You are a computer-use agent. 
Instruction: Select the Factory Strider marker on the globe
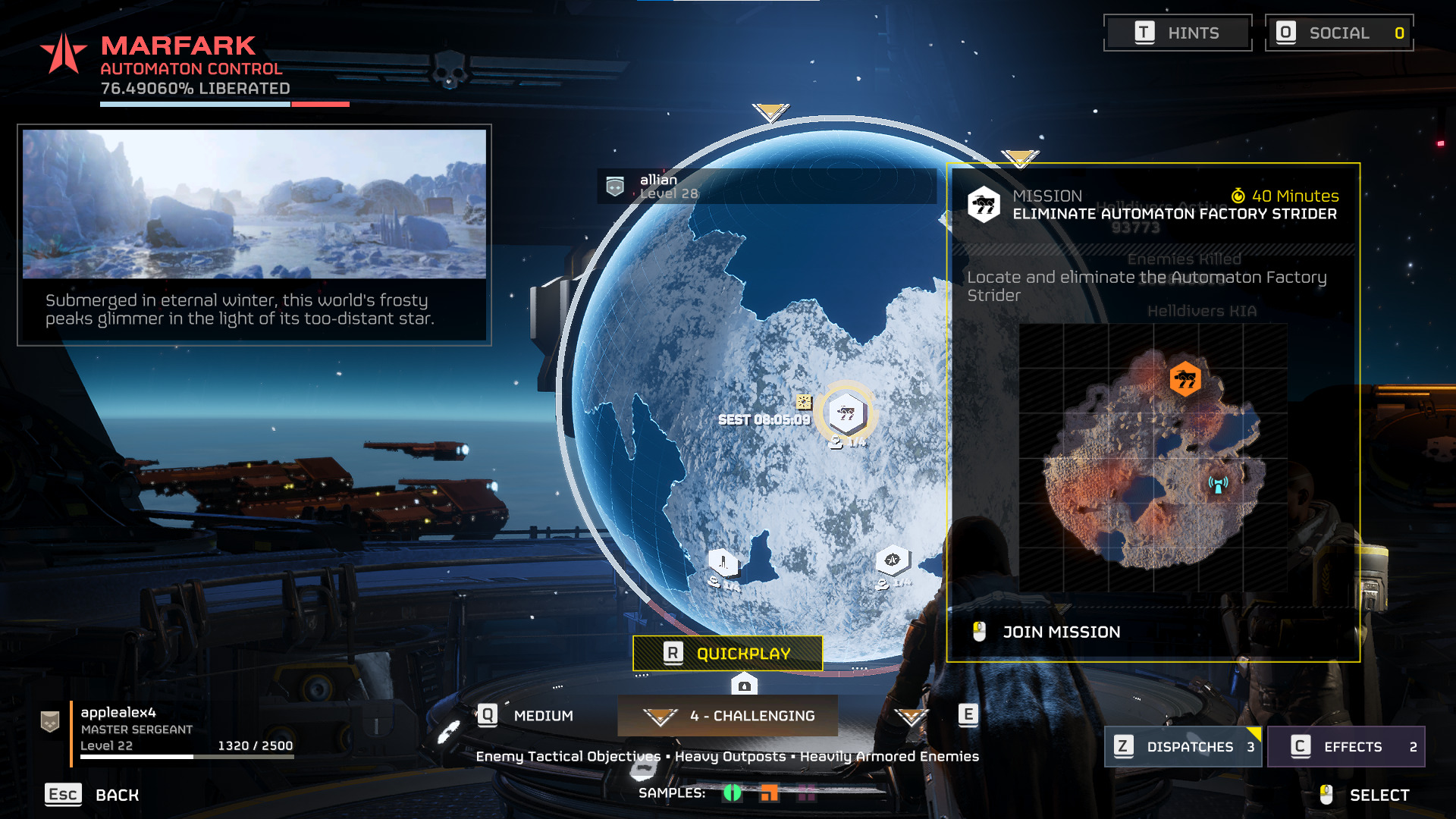point(846,414)
